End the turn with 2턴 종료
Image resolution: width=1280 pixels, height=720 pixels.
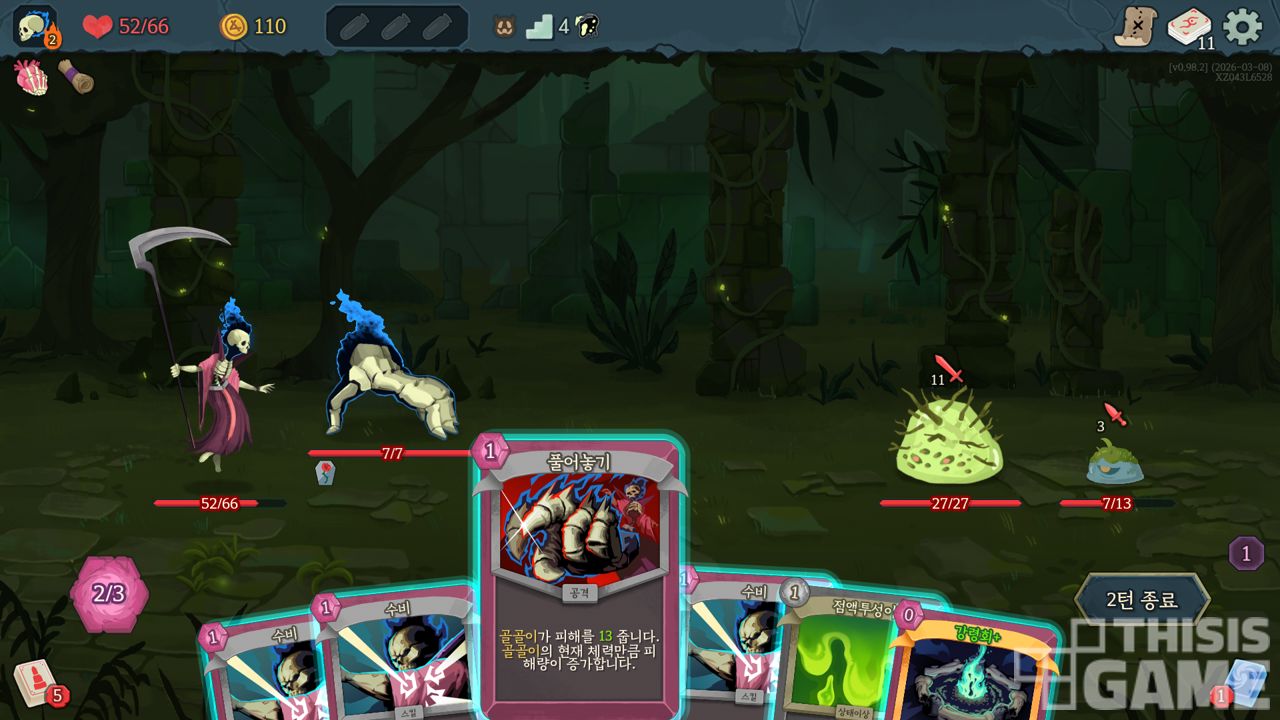1141,600
